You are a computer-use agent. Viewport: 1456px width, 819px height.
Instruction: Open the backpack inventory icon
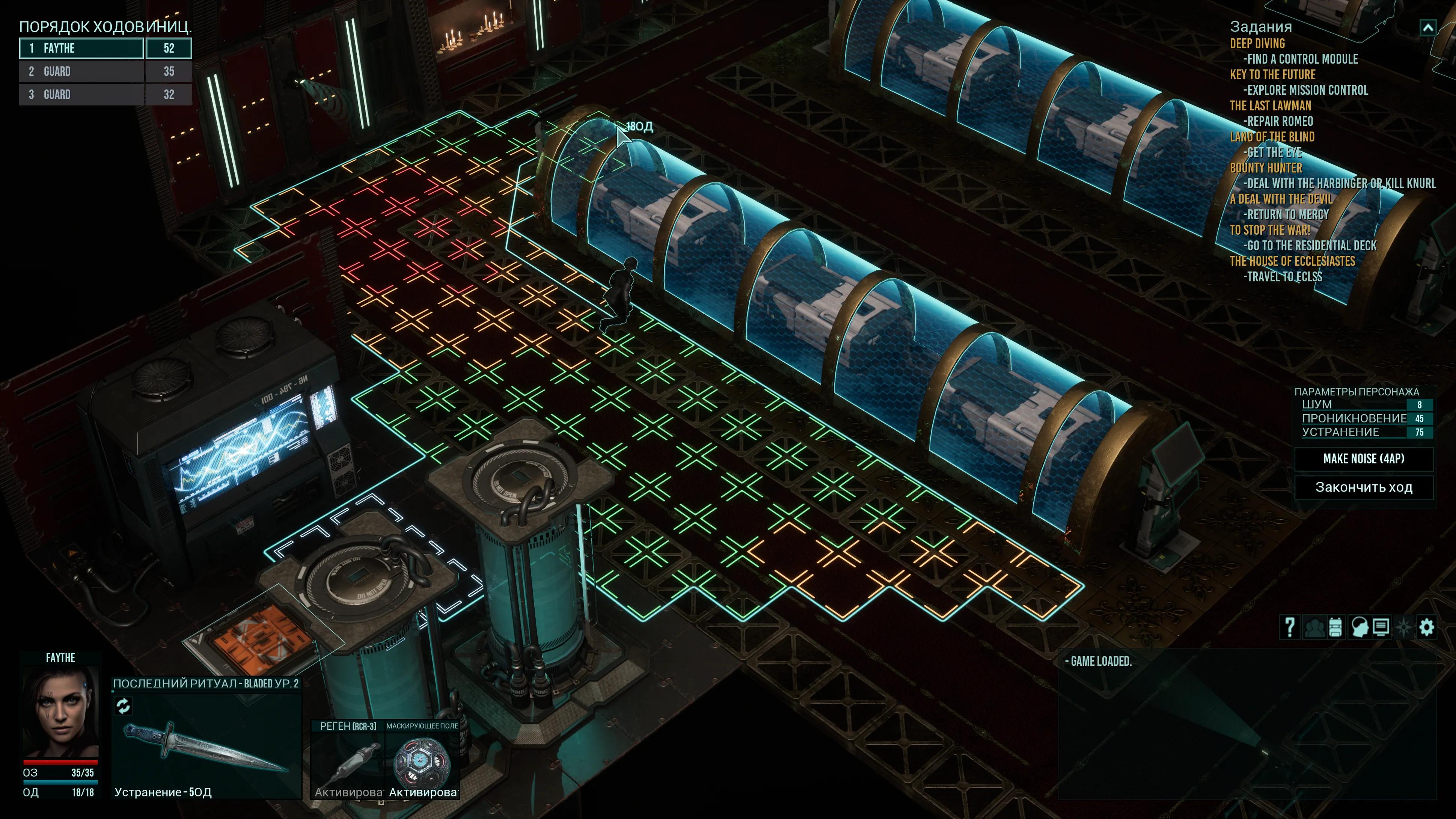coord(1335,627)
